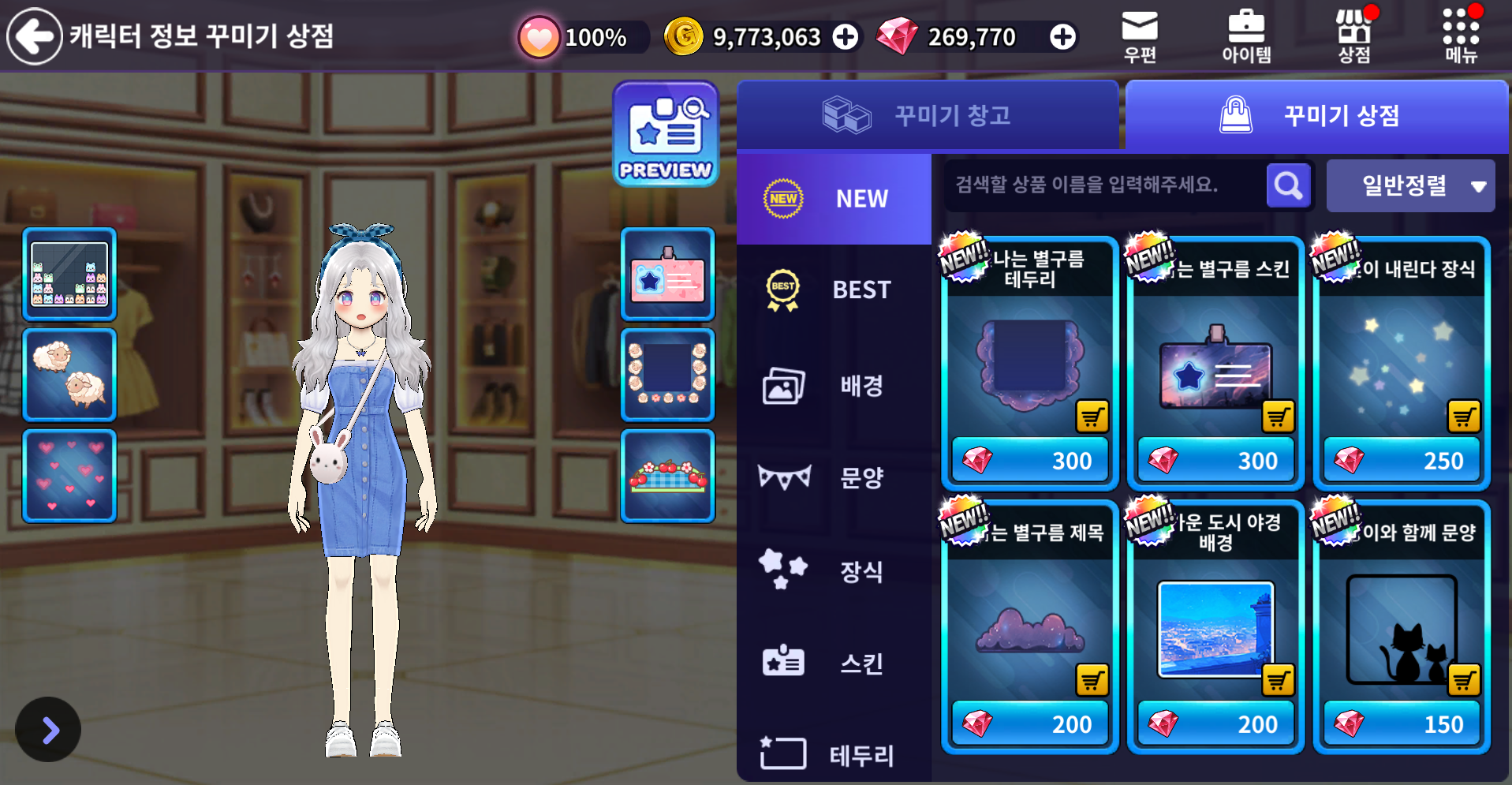
Task: Select the black cat pattern item
Action: [1402, 627]
